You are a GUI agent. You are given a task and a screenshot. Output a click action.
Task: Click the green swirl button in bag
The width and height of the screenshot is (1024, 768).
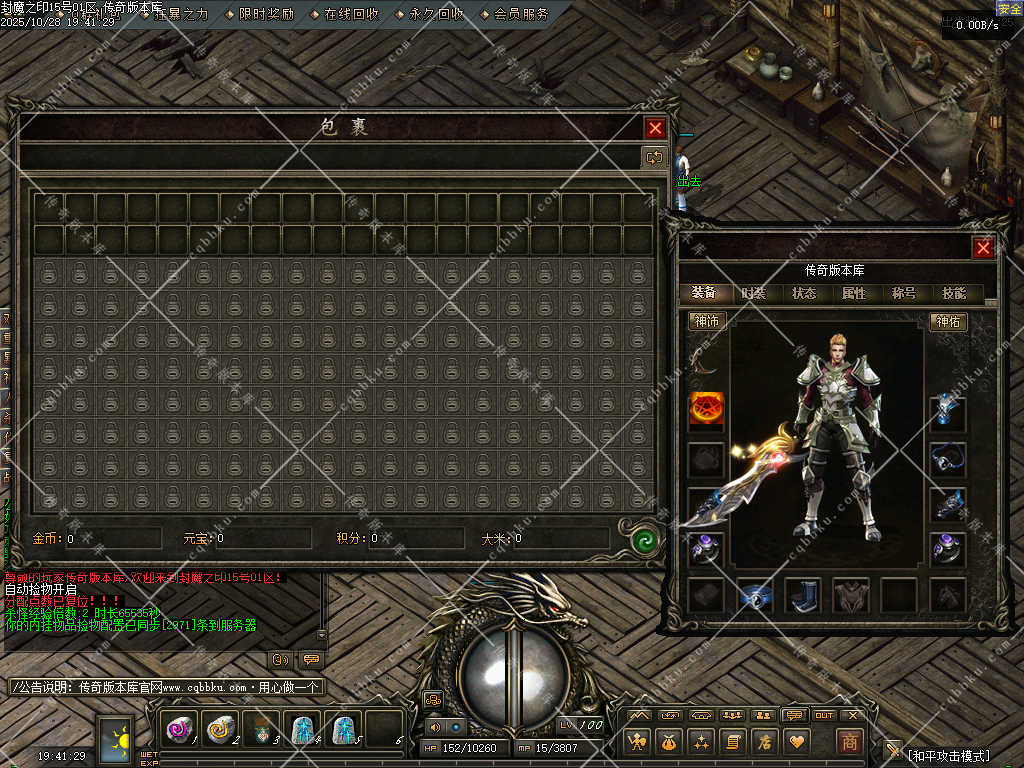pyautogui.click(x=646, y=541)
